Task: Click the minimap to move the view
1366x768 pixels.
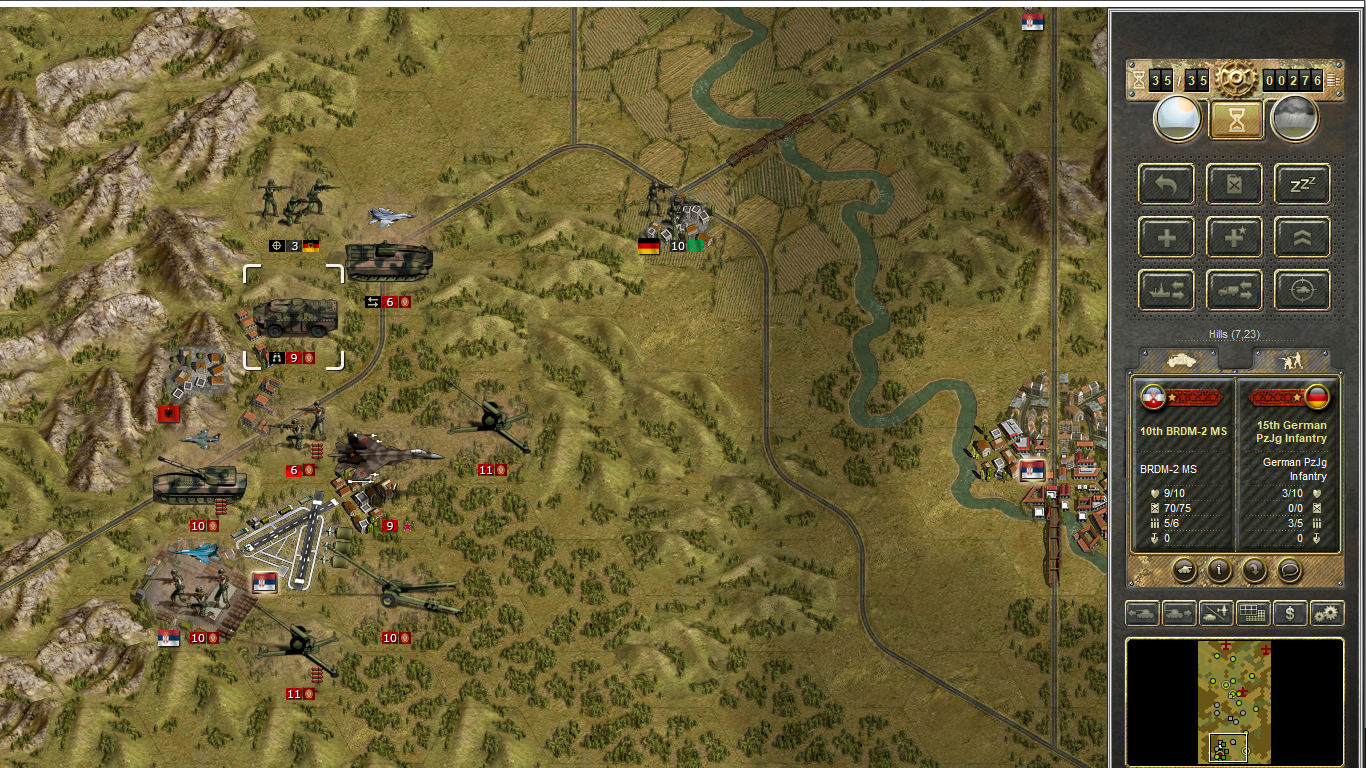Action: 1234,702
